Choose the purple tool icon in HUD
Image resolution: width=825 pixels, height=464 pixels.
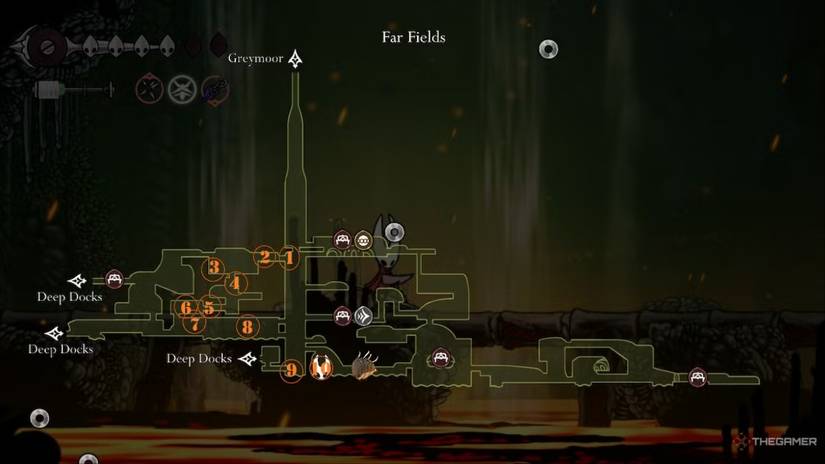tap(215, 89)
